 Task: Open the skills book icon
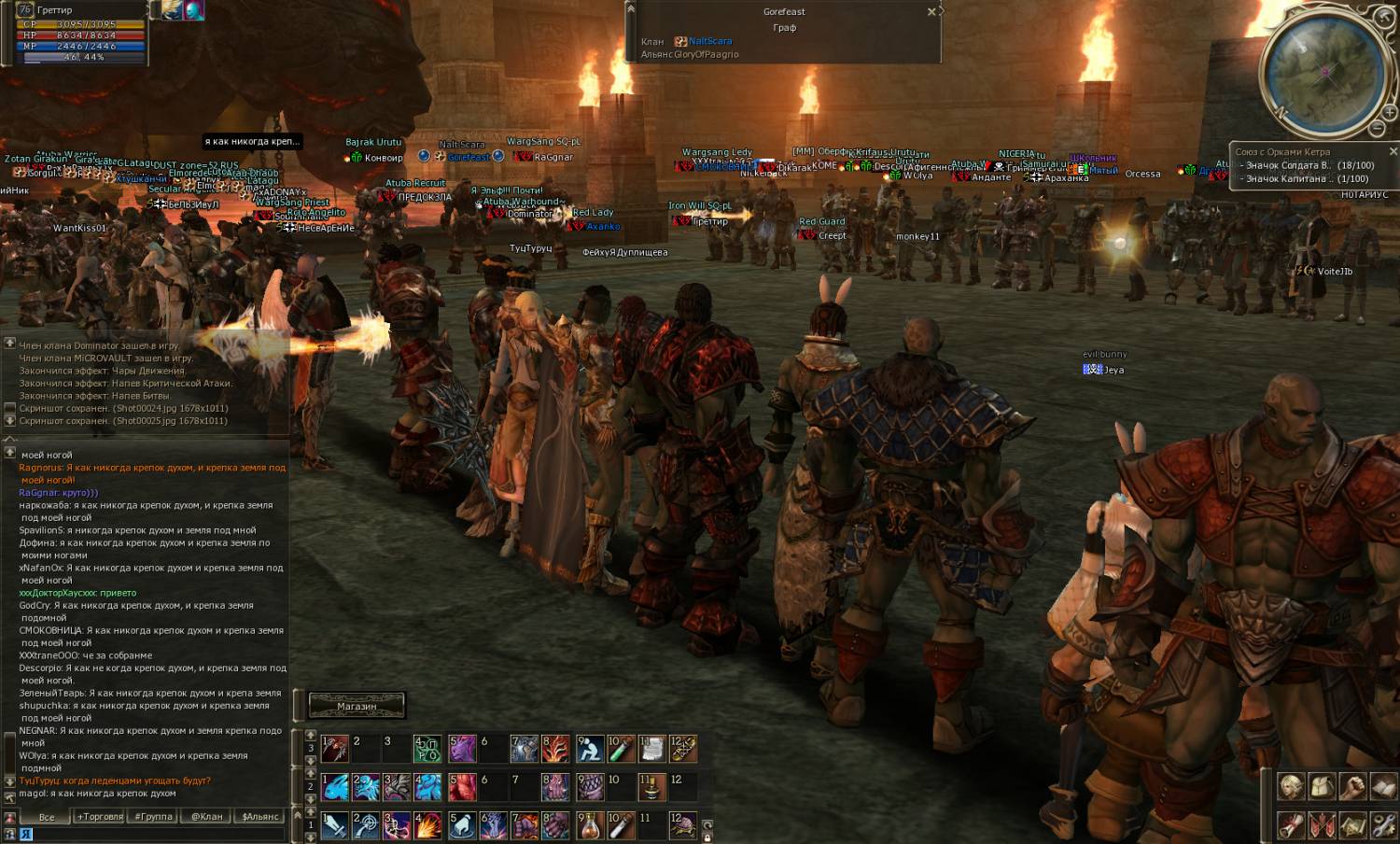point(1383,787)
